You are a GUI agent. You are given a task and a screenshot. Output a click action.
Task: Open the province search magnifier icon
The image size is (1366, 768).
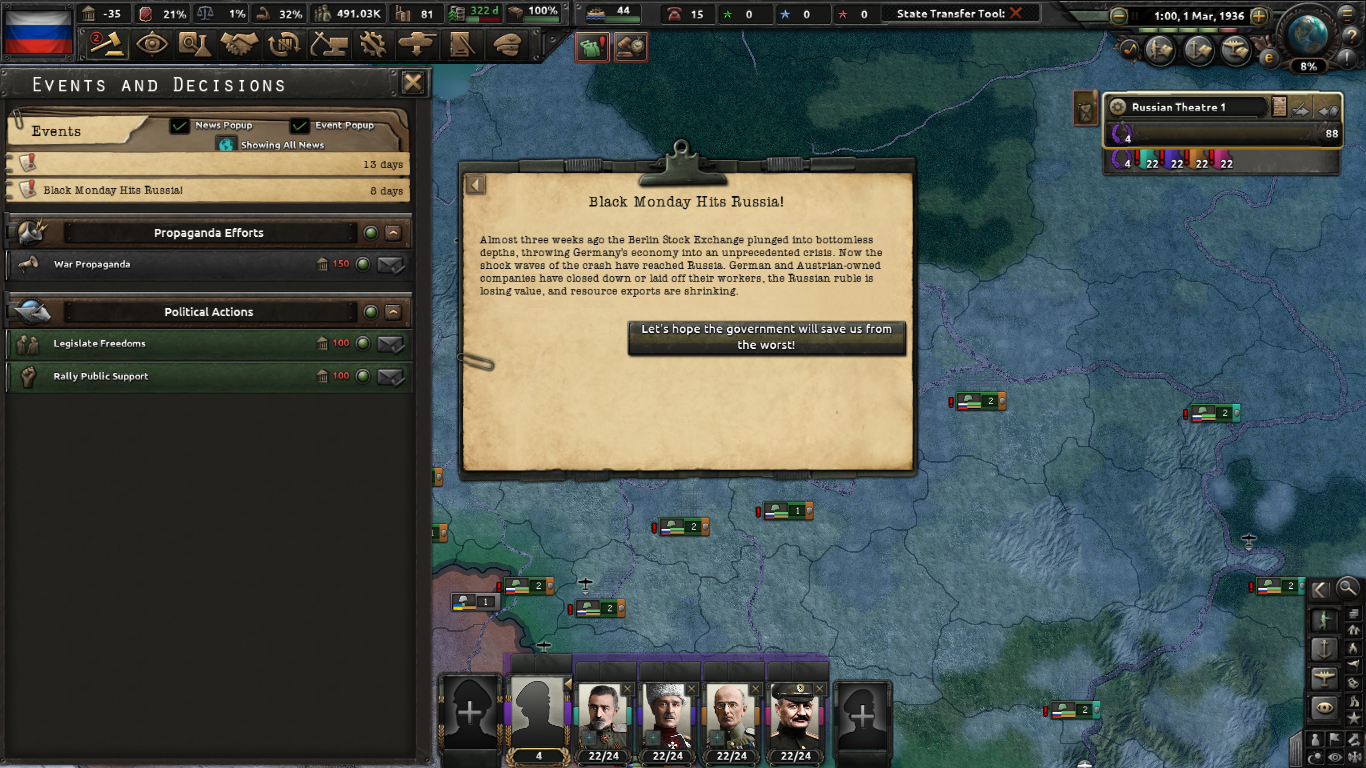coord(1347,589)
